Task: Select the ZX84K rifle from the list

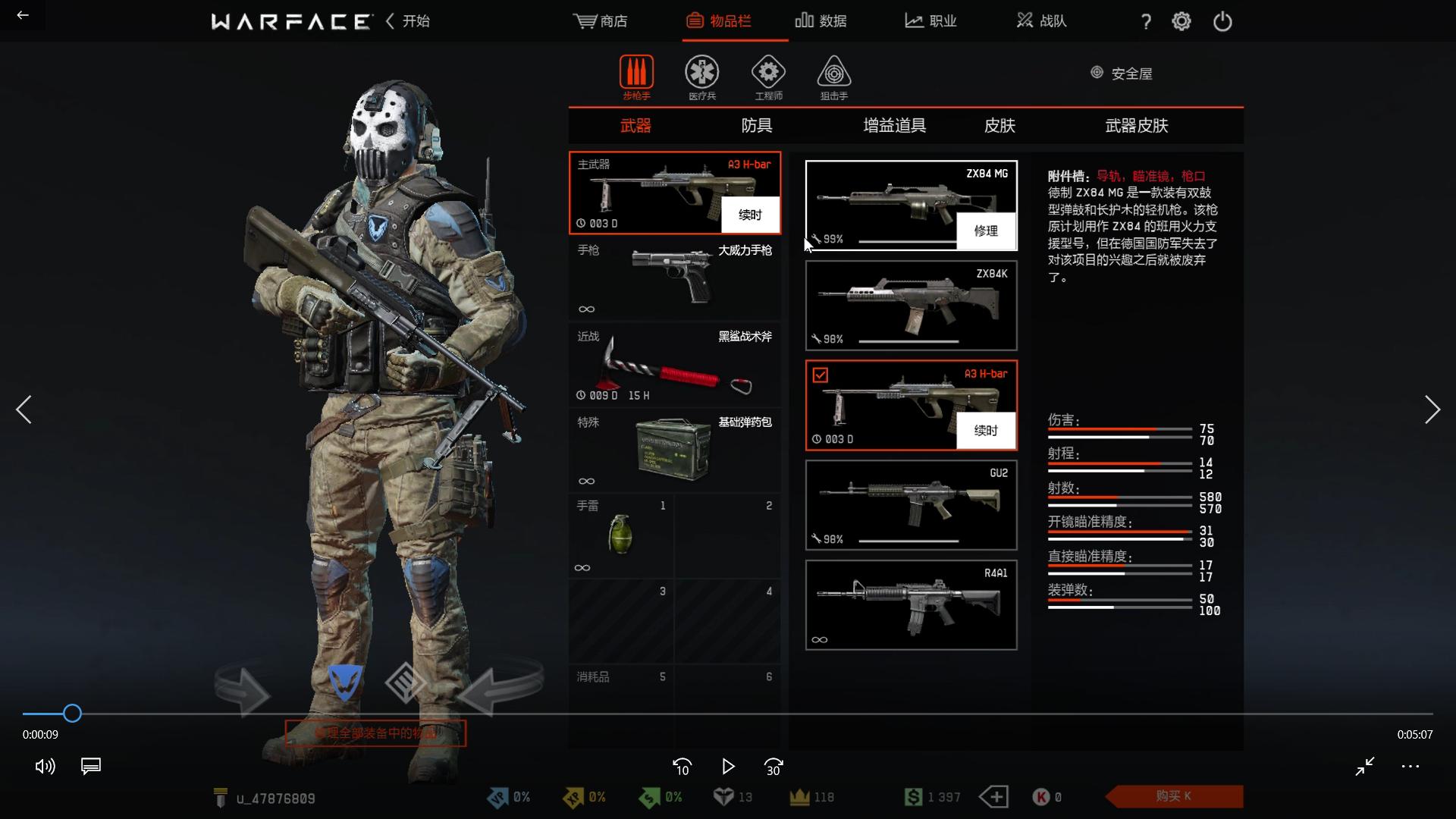Action: pos(911,306)
